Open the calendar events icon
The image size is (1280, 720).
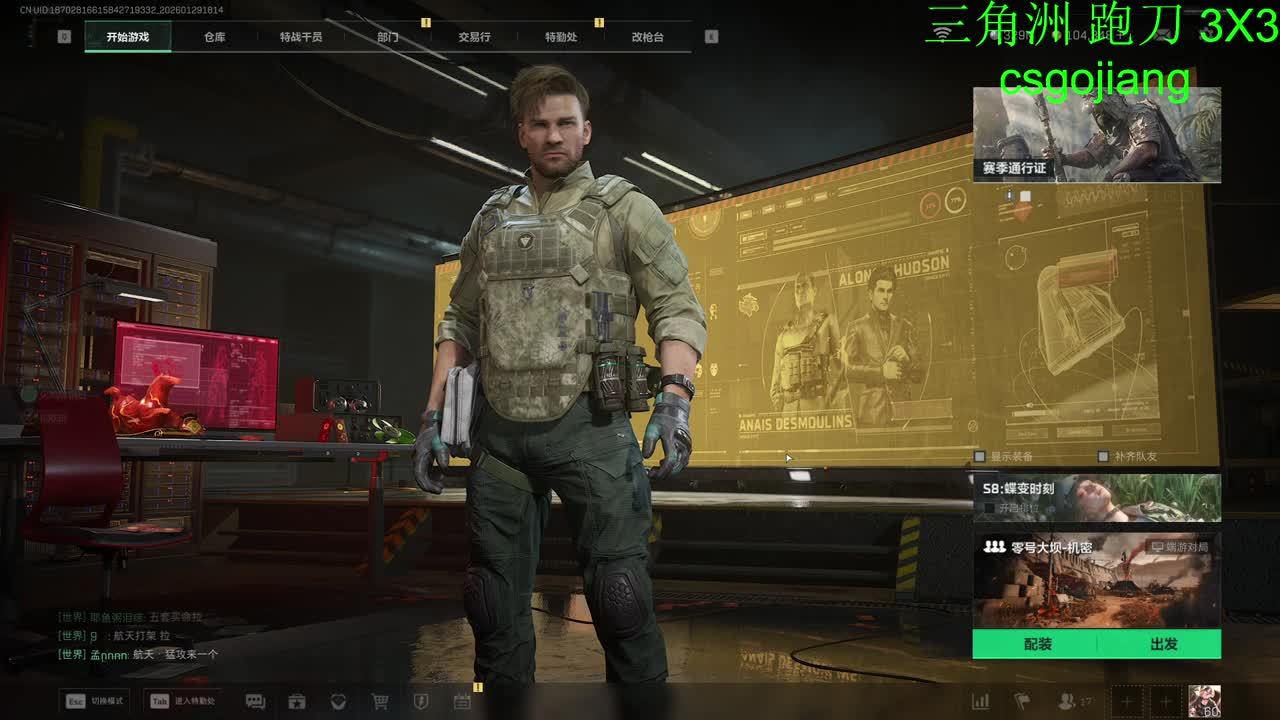point(462,701)
